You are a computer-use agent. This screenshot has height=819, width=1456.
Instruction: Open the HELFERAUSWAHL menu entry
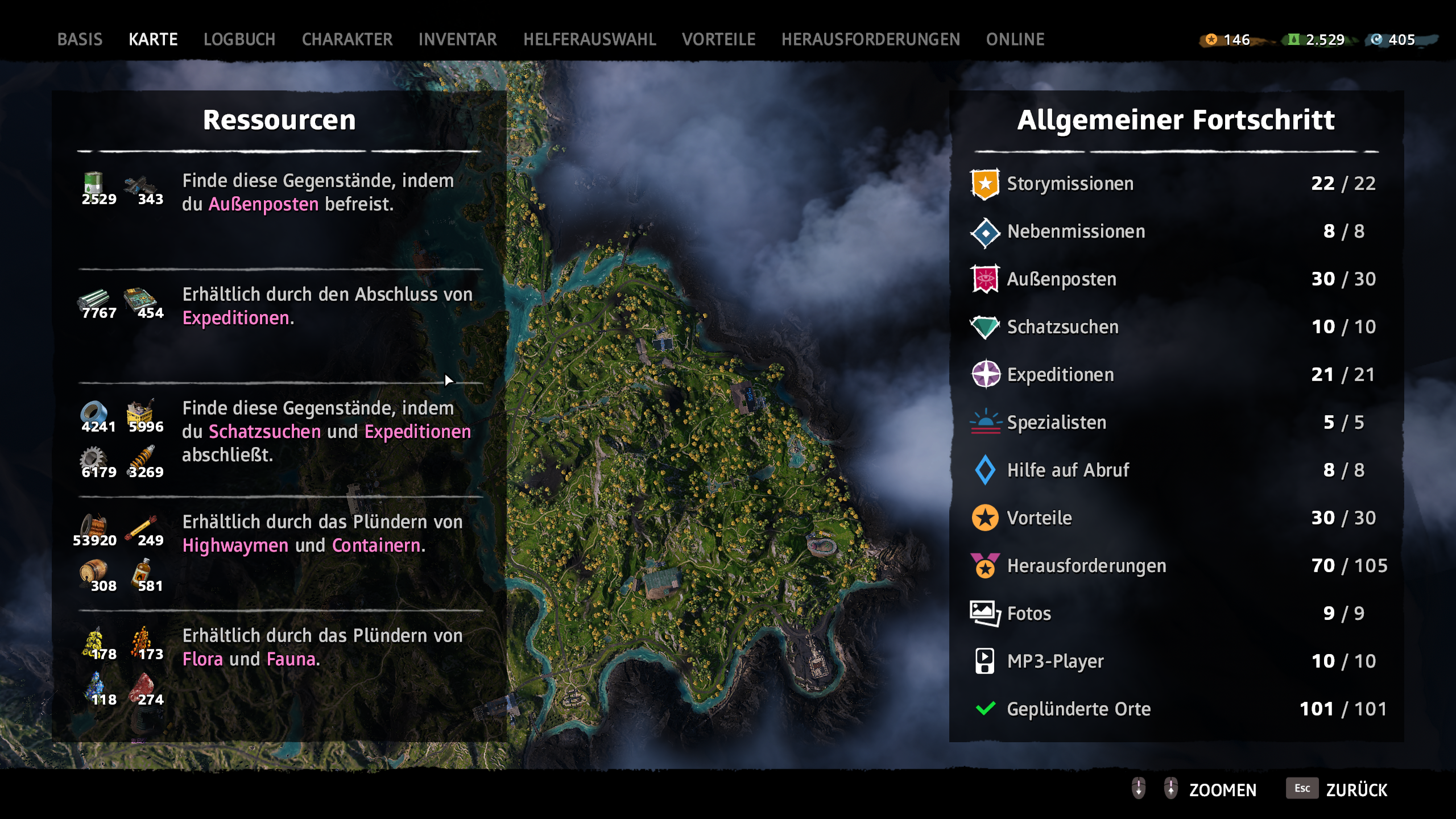tap(589, 39)
